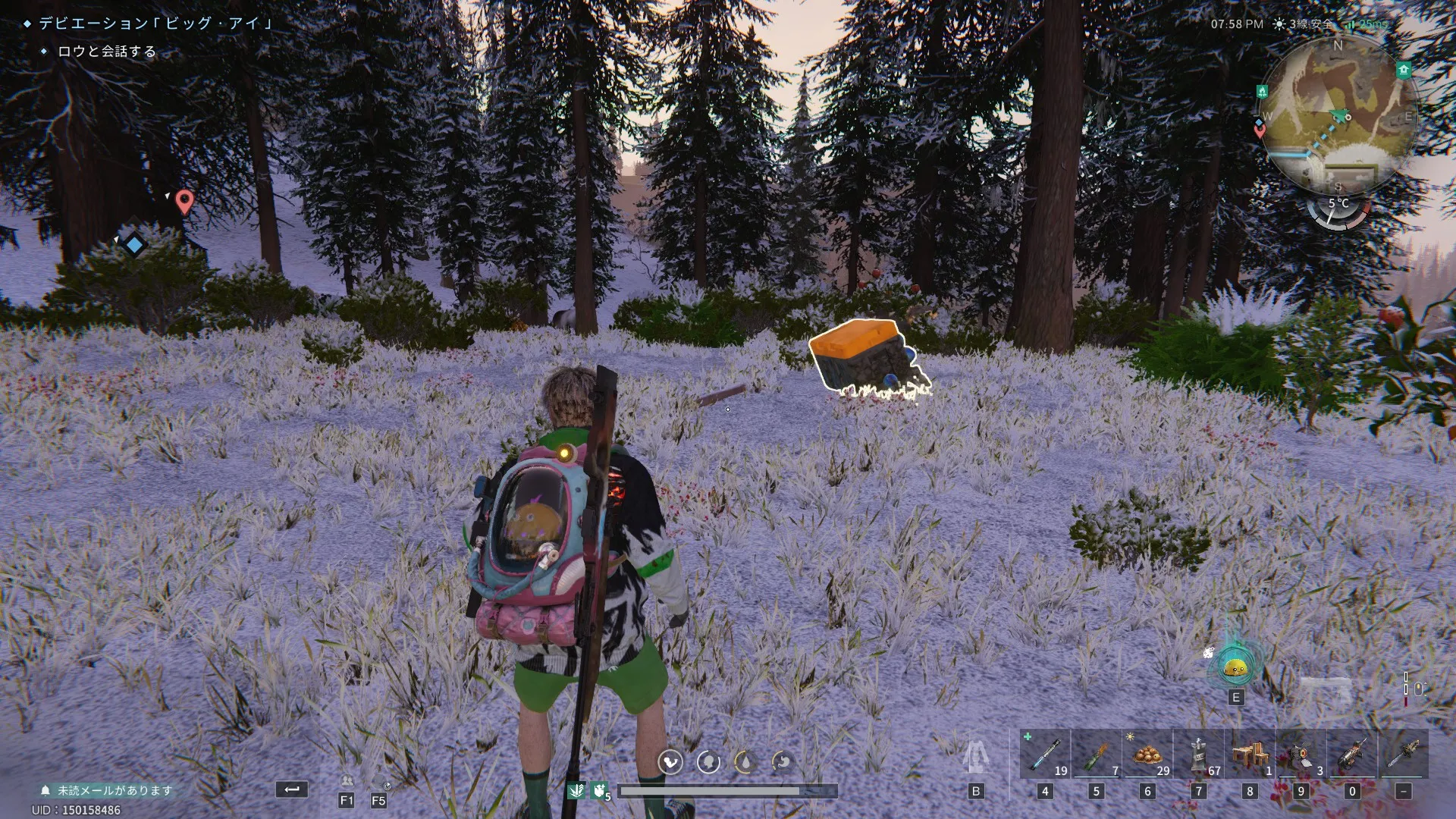
Task: Select the grey pouch with 67 count
Action: (1199, 754)
